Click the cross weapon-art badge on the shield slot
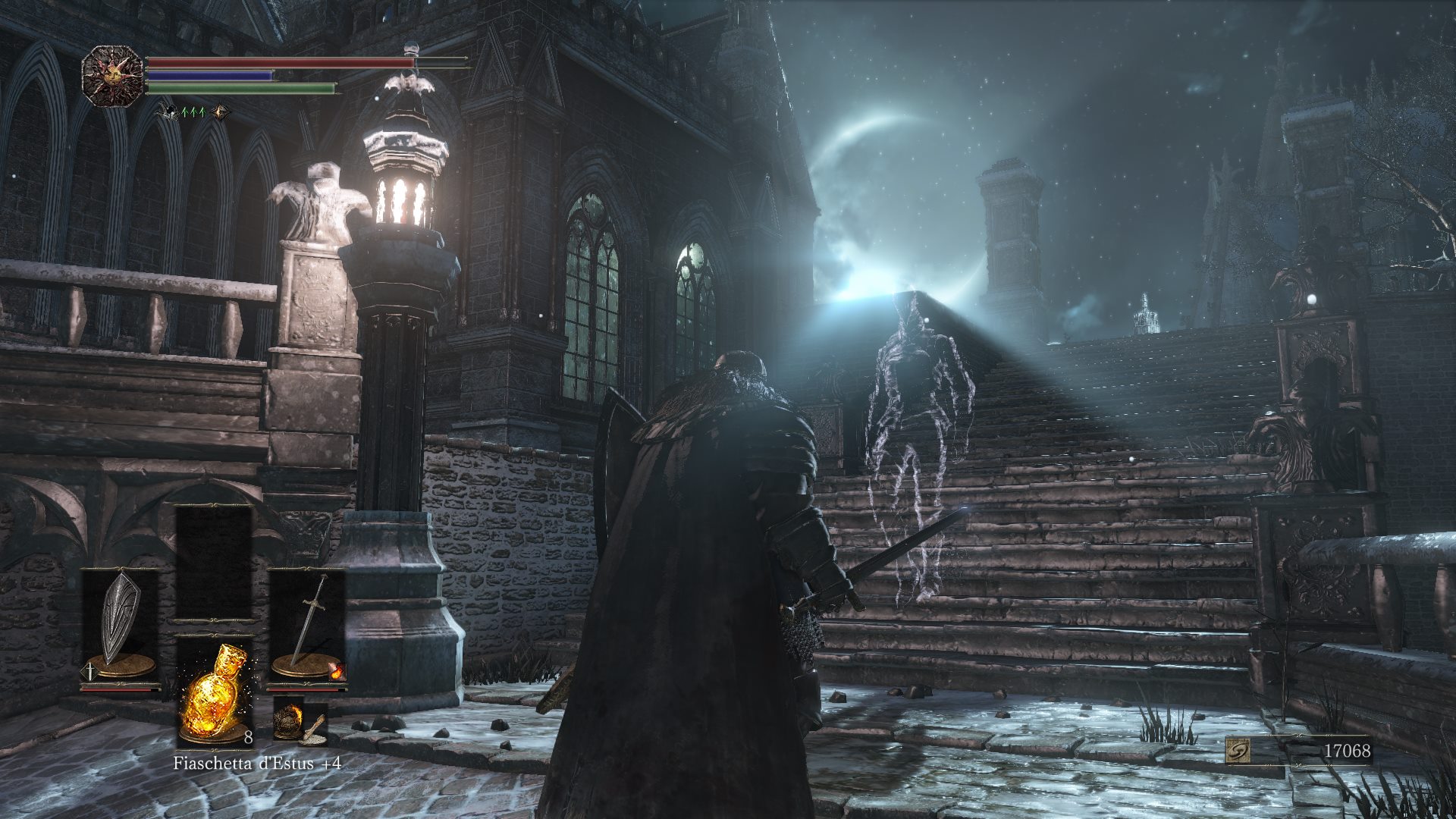 (92, 671)
